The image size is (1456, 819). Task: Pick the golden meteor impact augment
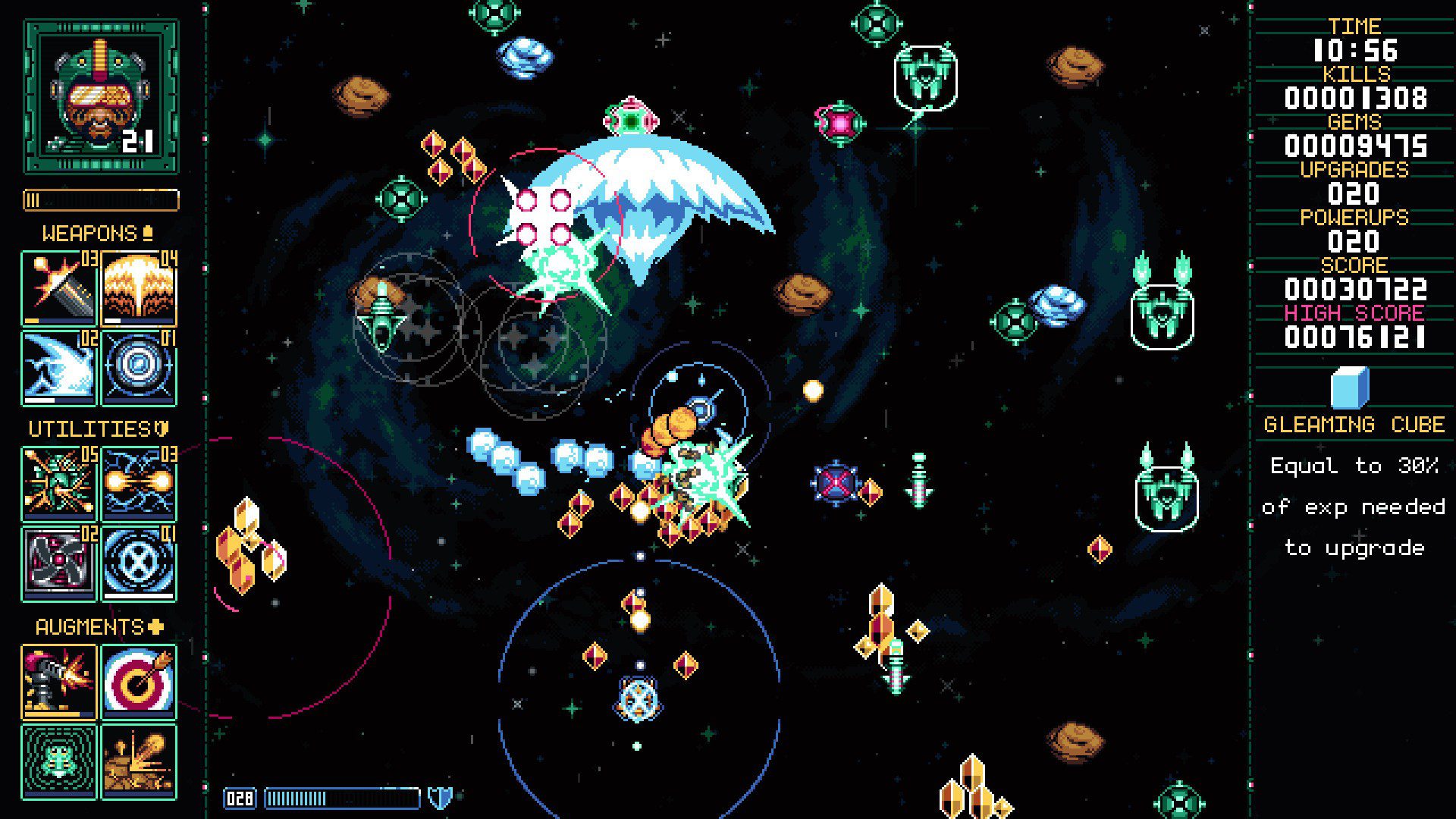tap(139, 761)
